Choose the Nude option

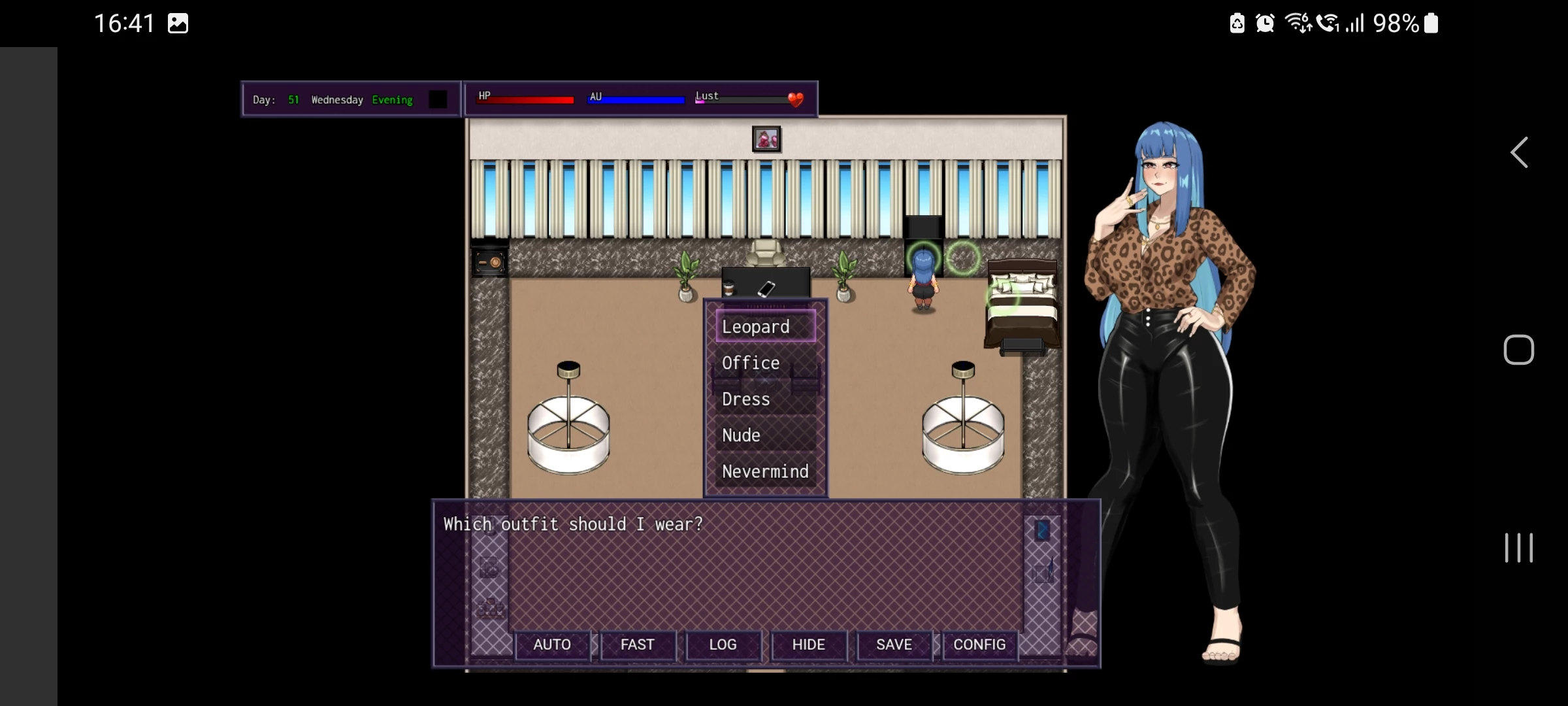tap(765, 435)
